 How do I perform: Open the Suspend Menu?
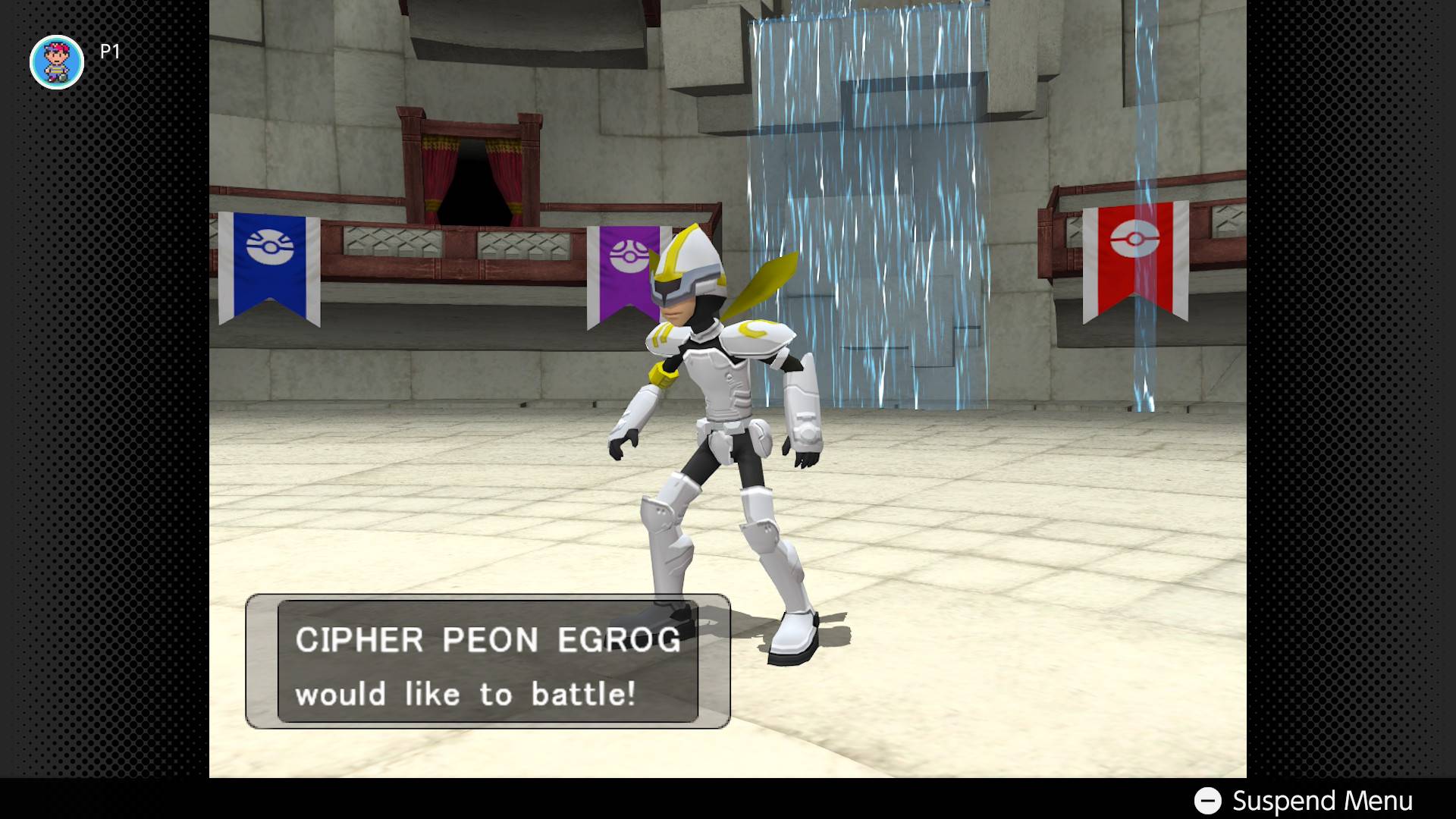coord(1304,801)
